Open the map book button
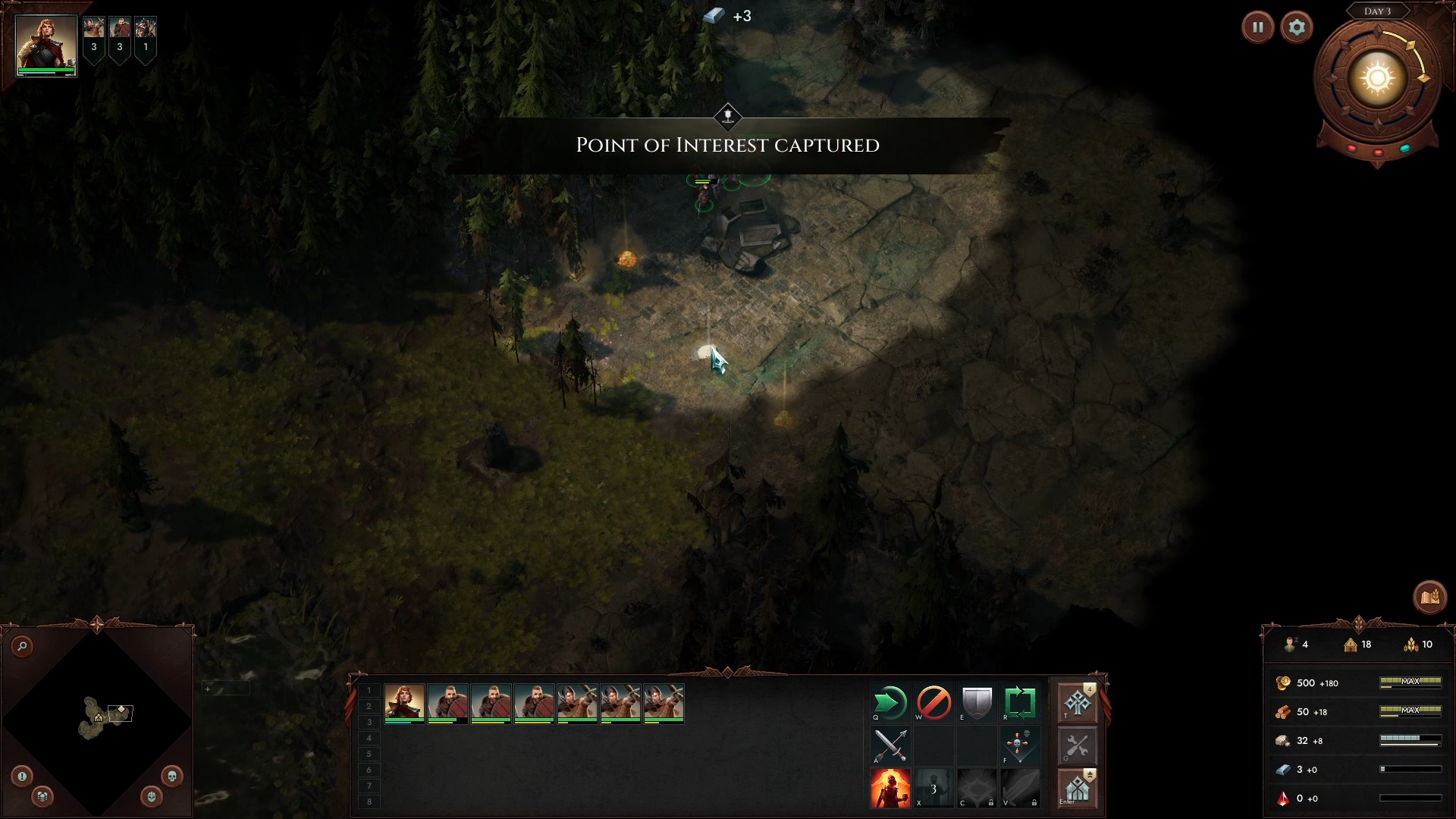The height and width of the screenshot is (819, 1456). 1429,598
